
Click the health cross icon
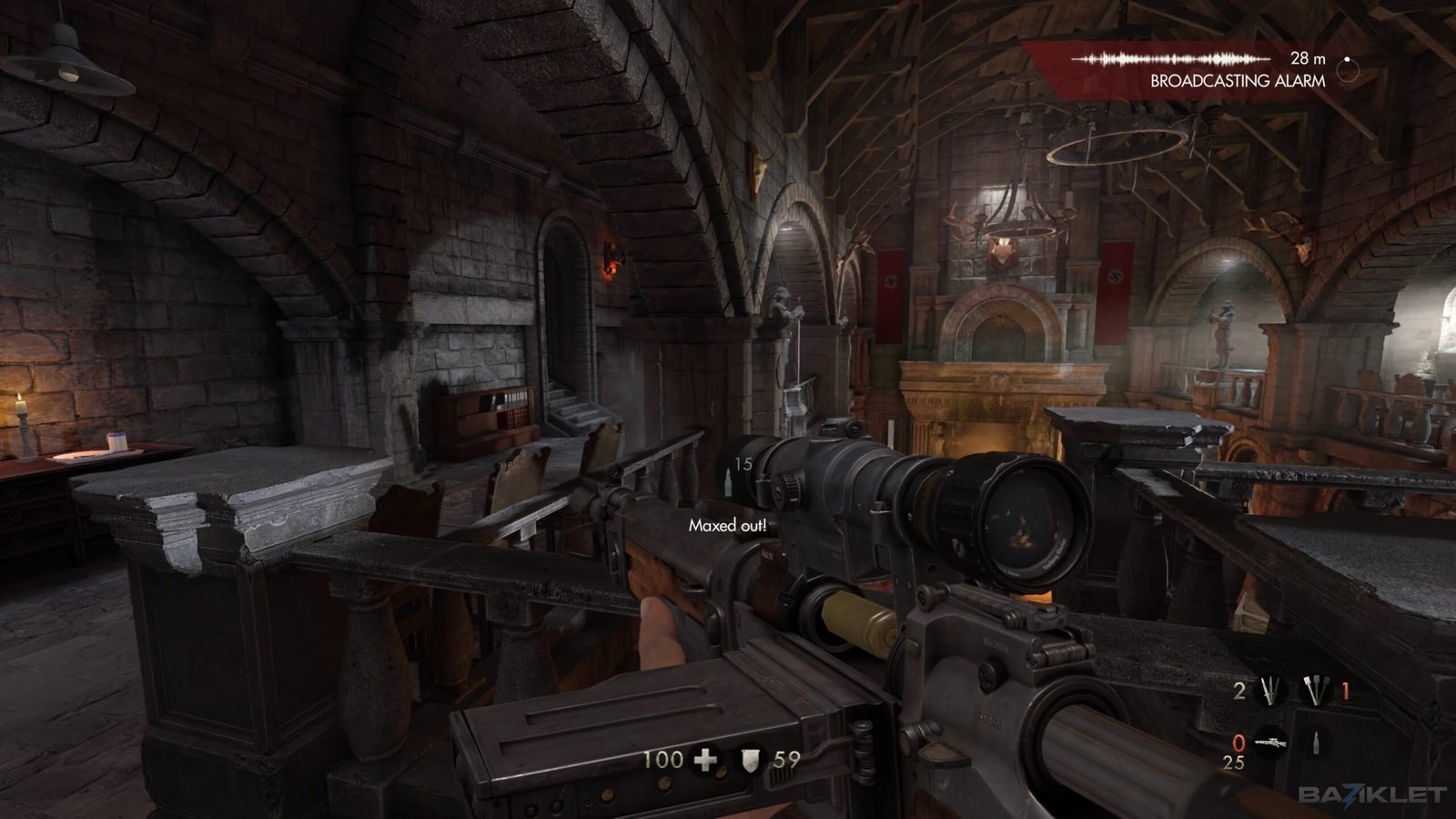pyautogui.click(x=705, y=759)
